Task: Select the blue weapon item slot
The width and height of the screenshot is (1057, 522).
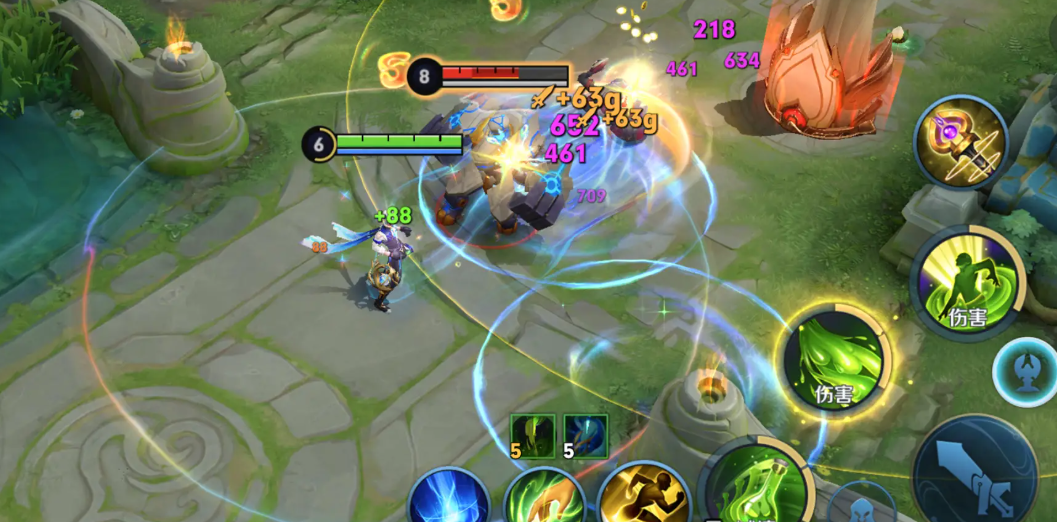Action: pos(585,436)
